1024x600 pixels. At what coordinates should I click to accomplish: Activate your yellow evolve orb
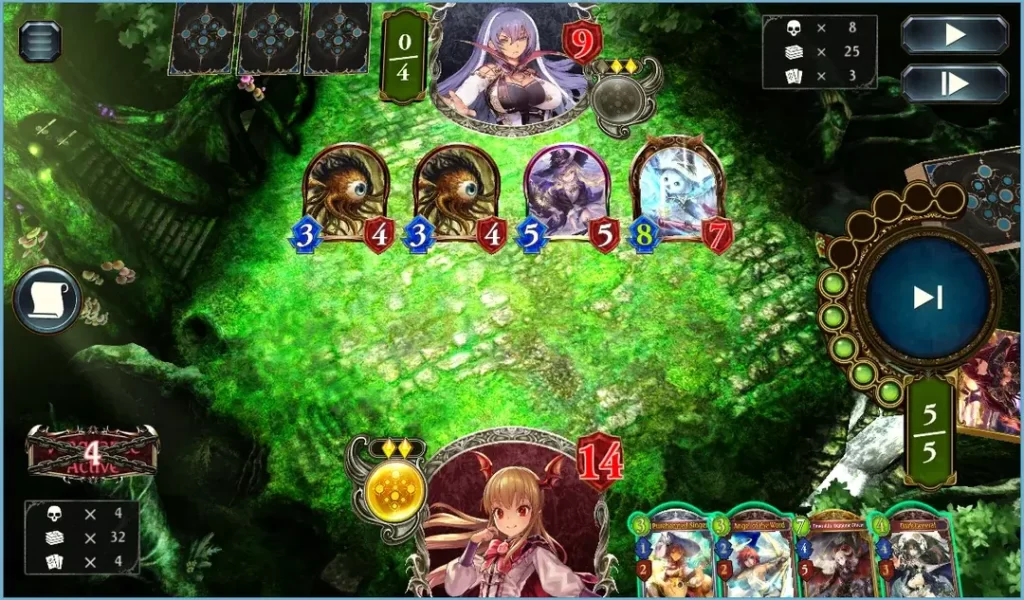click(x=386, y=493)
